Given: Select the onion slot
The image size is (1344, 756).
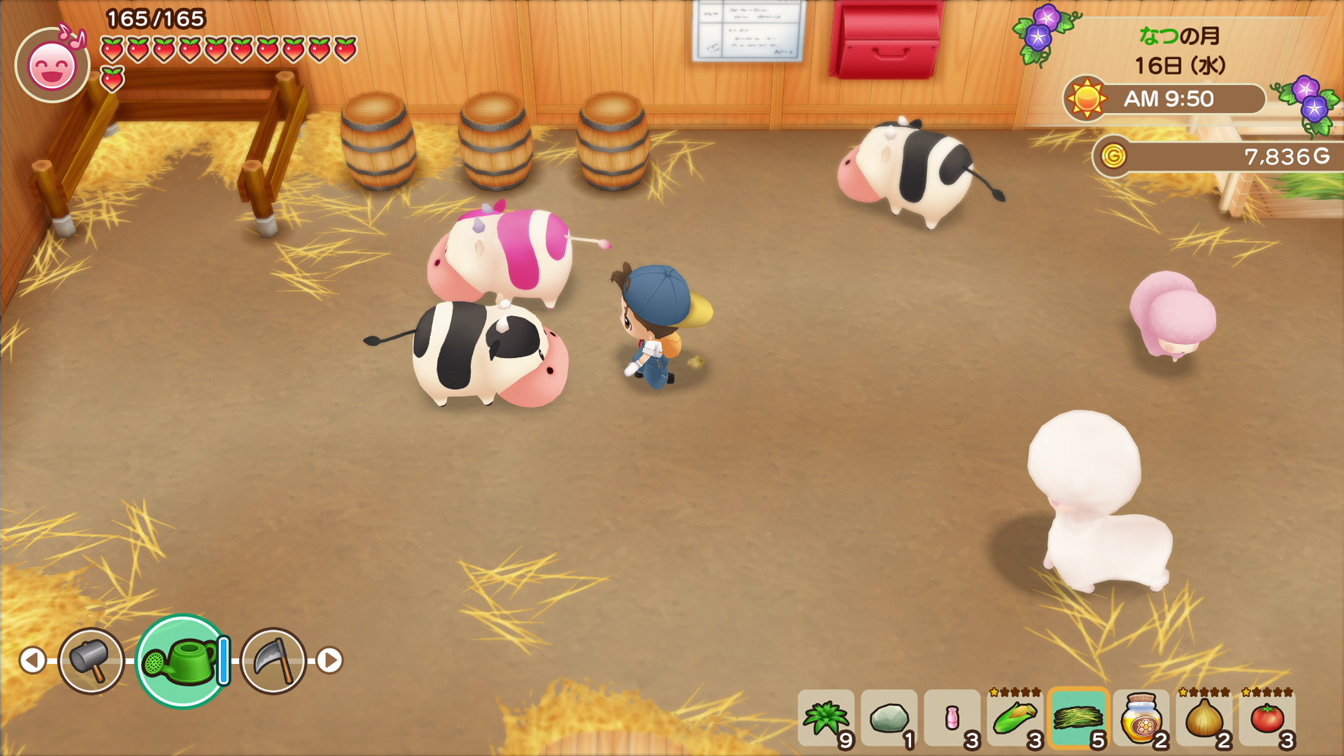Looking at the screenshot, I should (x=1204, y=718).
